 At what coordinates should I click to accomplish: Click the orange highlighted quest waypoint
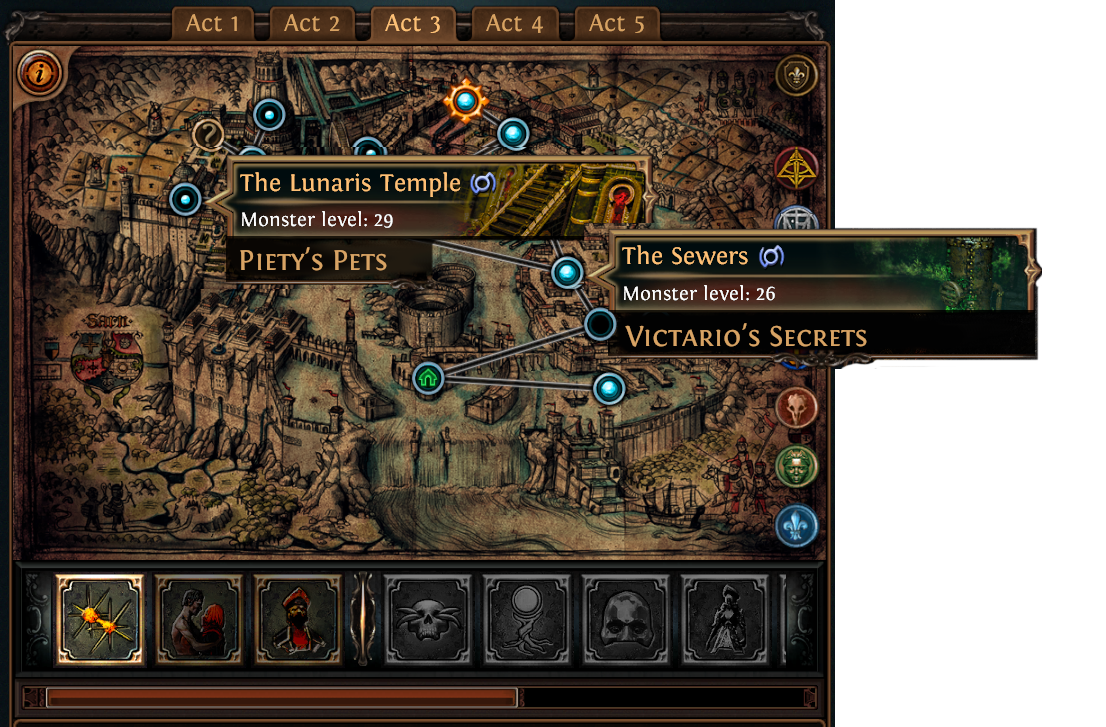[x=465, y=99]
